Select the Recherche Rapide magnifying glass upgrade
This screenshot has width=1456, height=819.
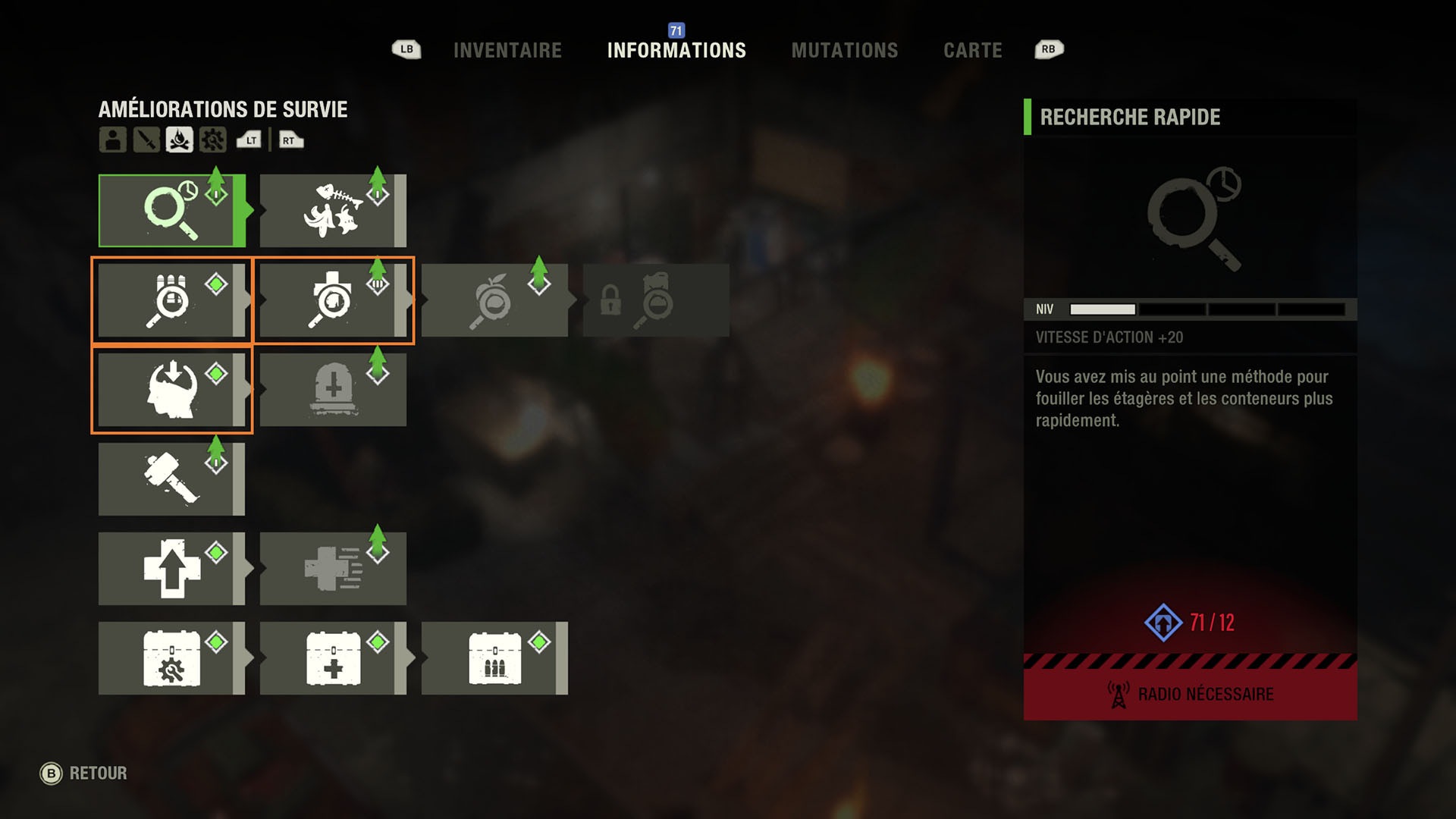171,211
